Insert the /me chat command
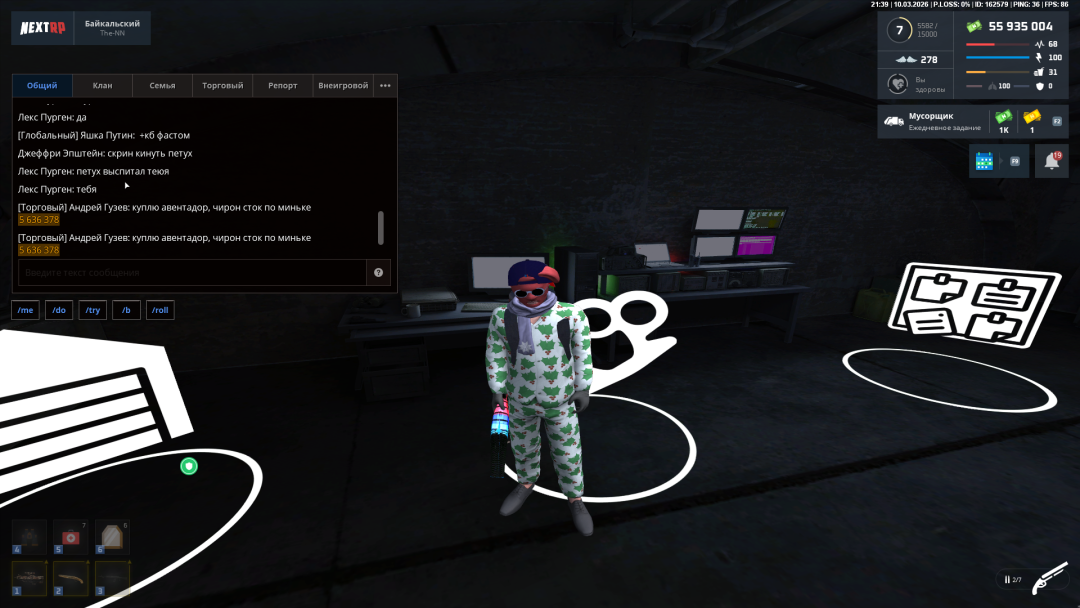The width and height of the screenshot is (1080, 608). [26, 311]
